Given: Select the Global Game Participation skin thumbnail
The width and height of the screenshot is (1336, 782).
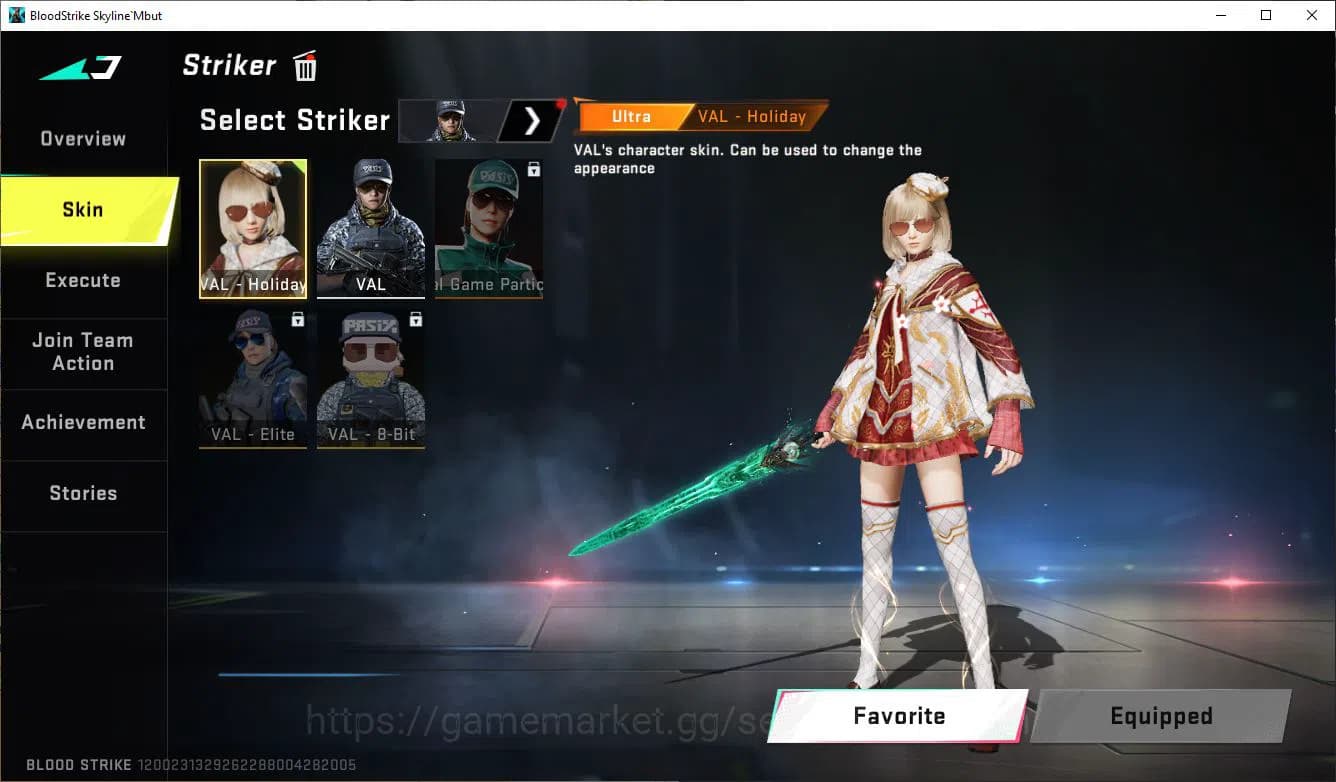Looking at the screenshot, I should pos(488,225).
